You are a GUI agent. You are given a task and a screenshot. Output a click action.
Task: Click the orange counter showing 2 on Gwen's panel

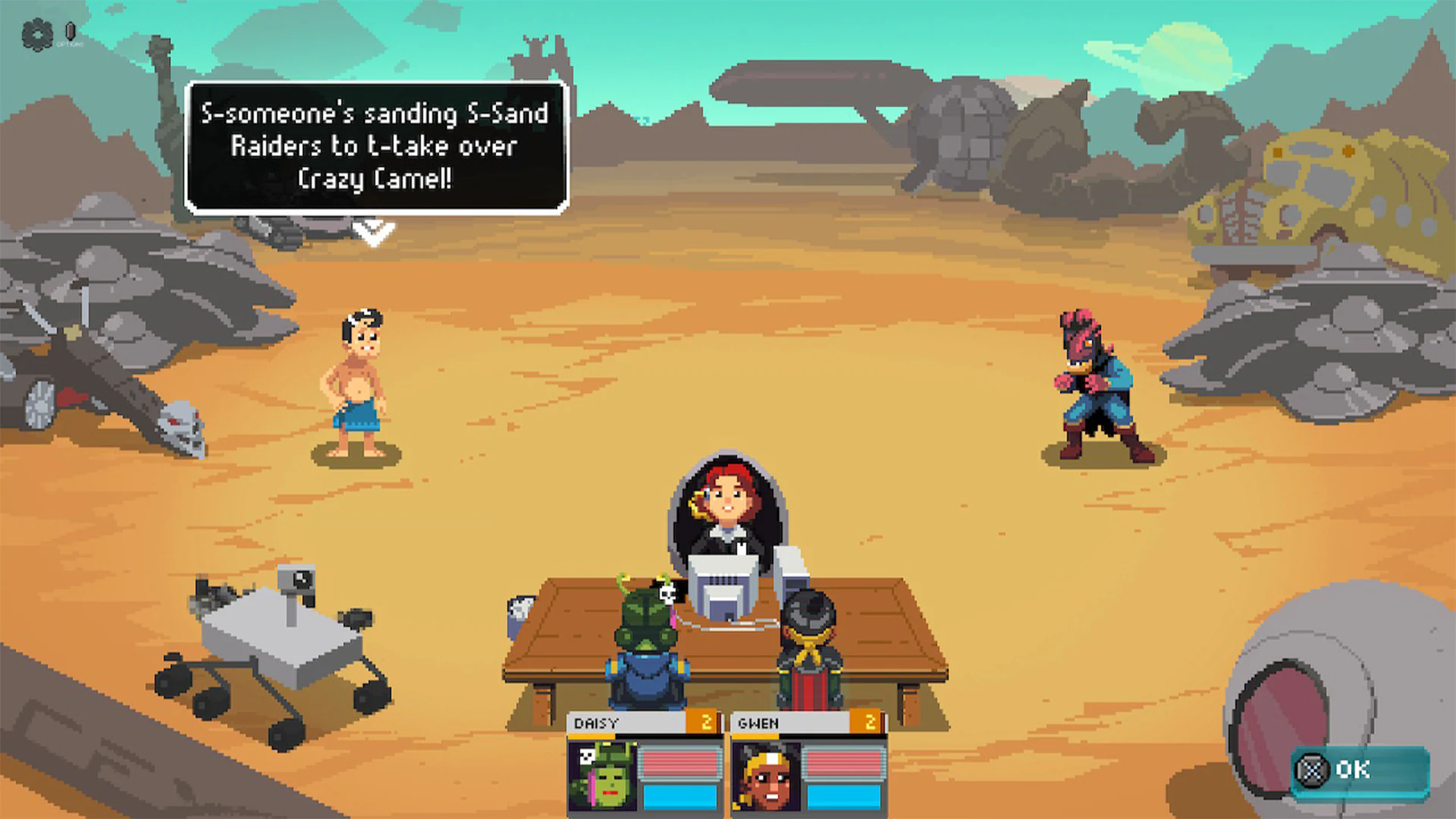click(x=871, y=723)
